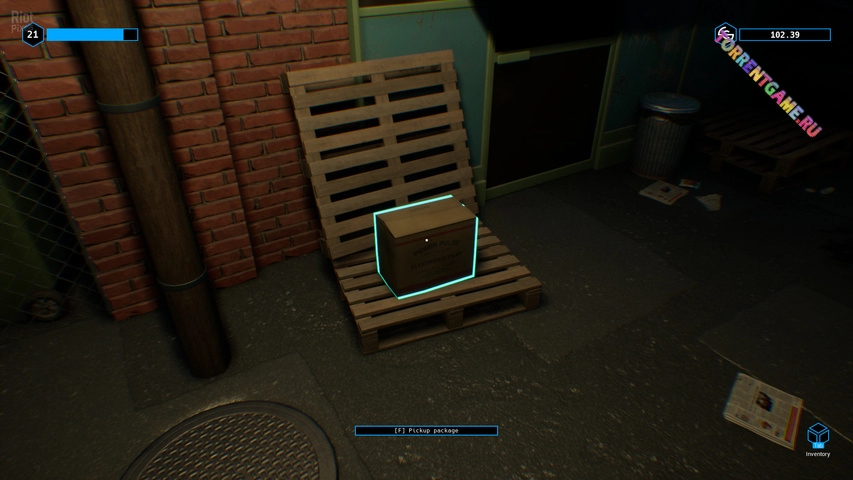Open the Inventory cube icon
853x480 pixels.
(818, 435)
